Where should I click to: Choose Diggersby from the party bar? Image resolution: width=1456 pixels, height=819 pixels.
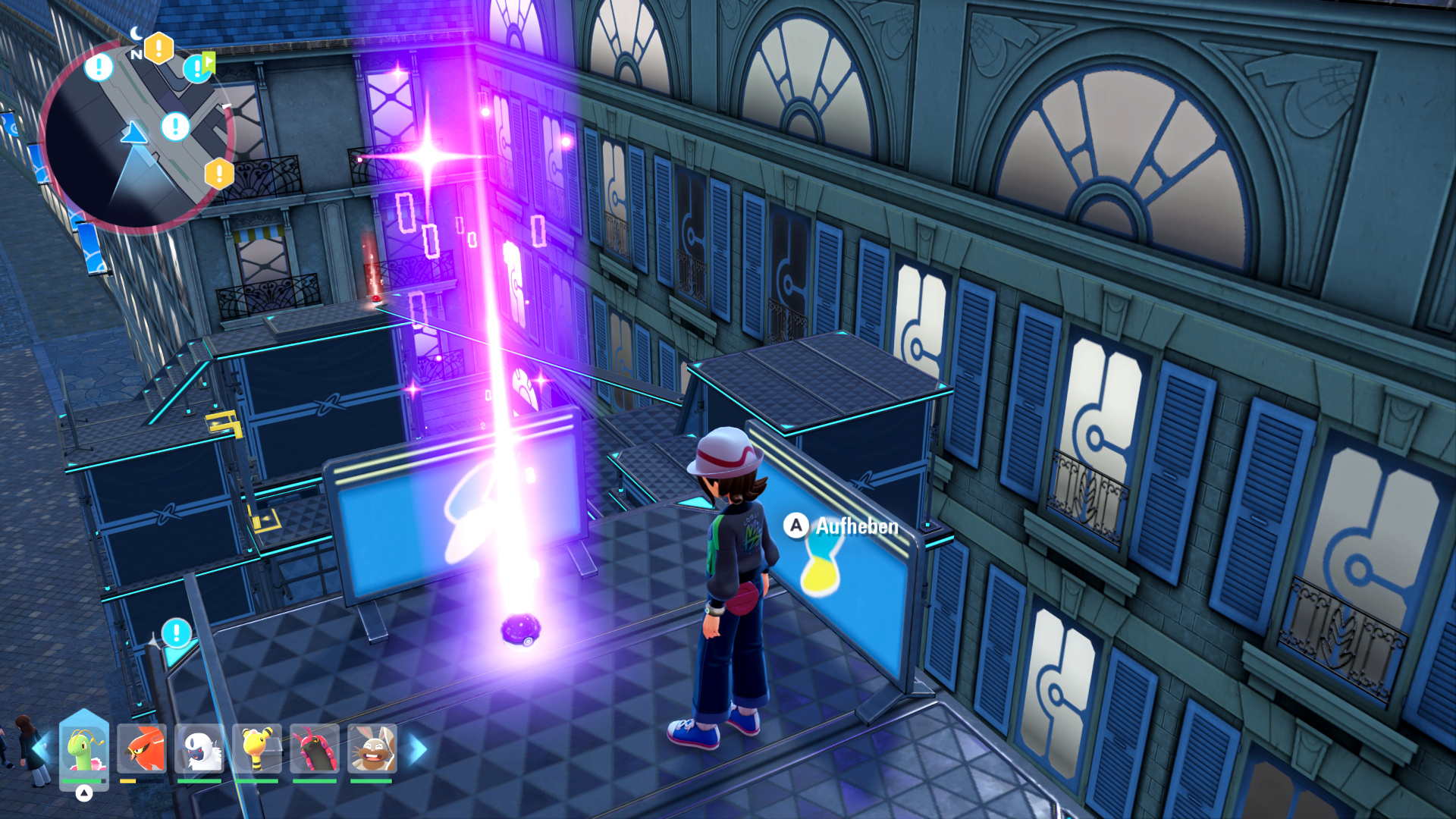click(372, 749)
